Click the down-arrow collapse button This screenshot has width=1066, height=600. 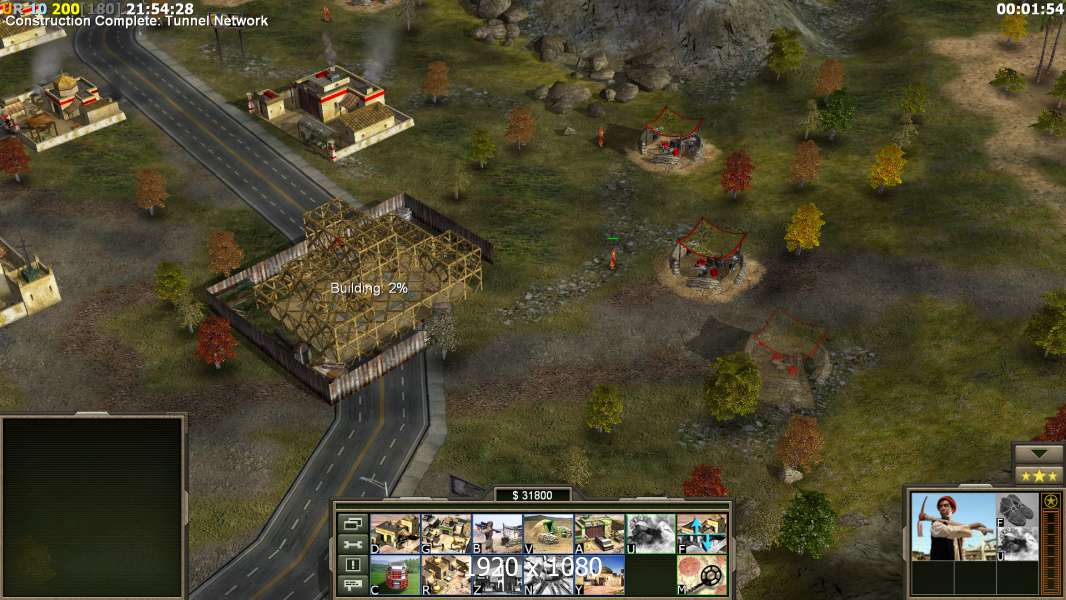point(1038,453)
